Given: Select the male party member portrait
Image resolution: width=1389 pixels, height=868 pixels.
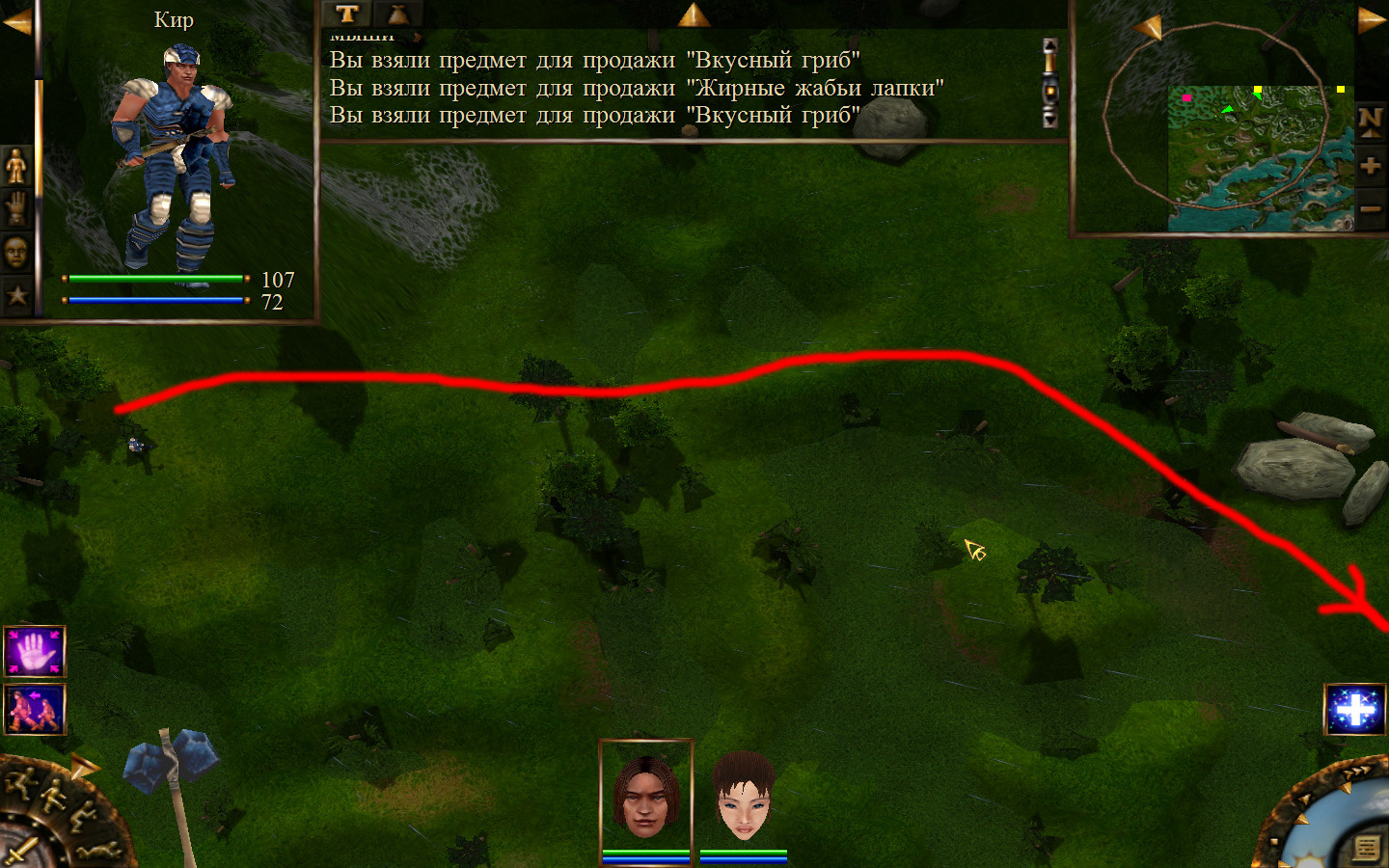Looking at the screenshot, I should click(x=645, y=799).
